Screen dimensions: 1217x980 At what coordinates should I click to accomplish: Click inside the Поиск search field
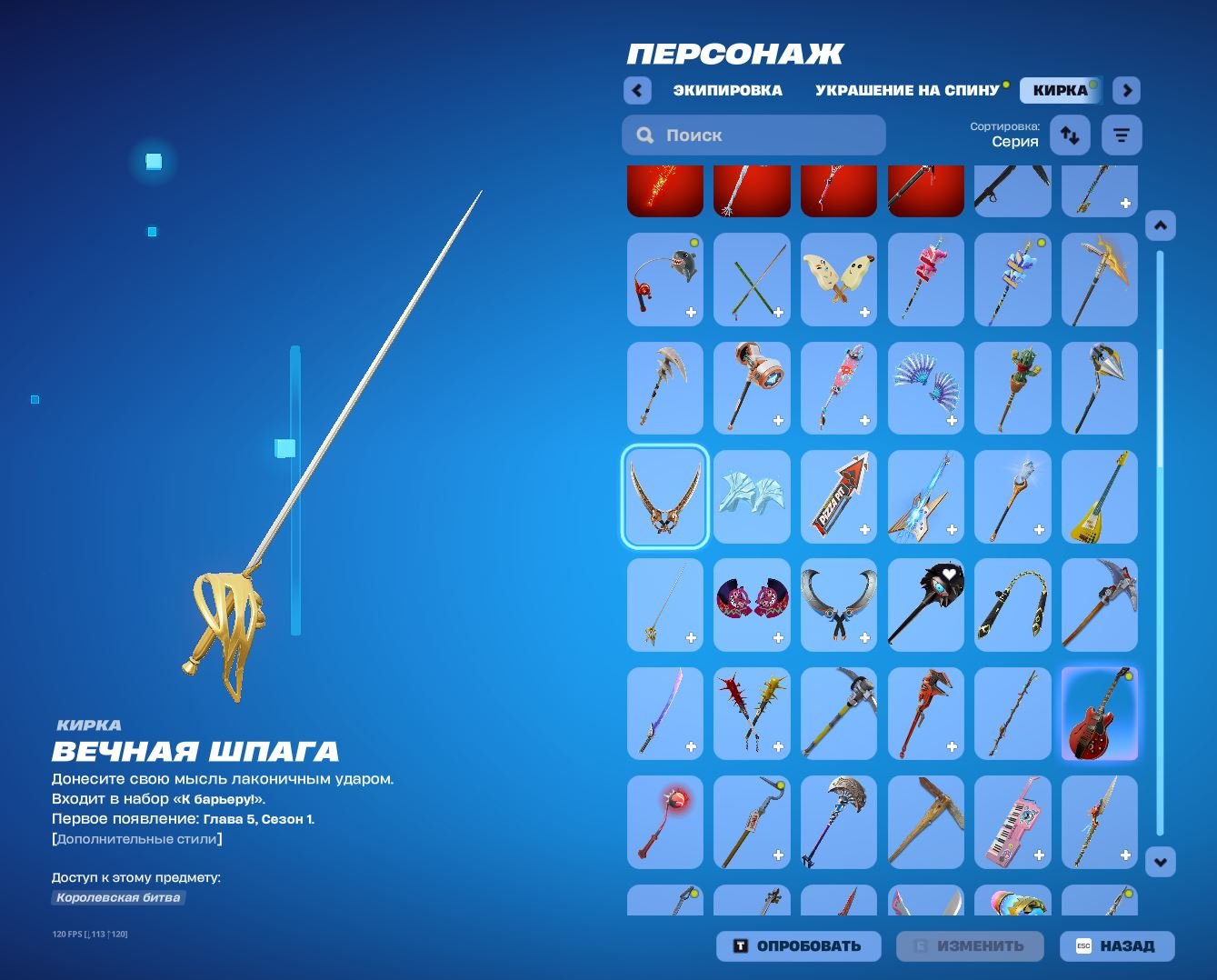coord(753,135)
